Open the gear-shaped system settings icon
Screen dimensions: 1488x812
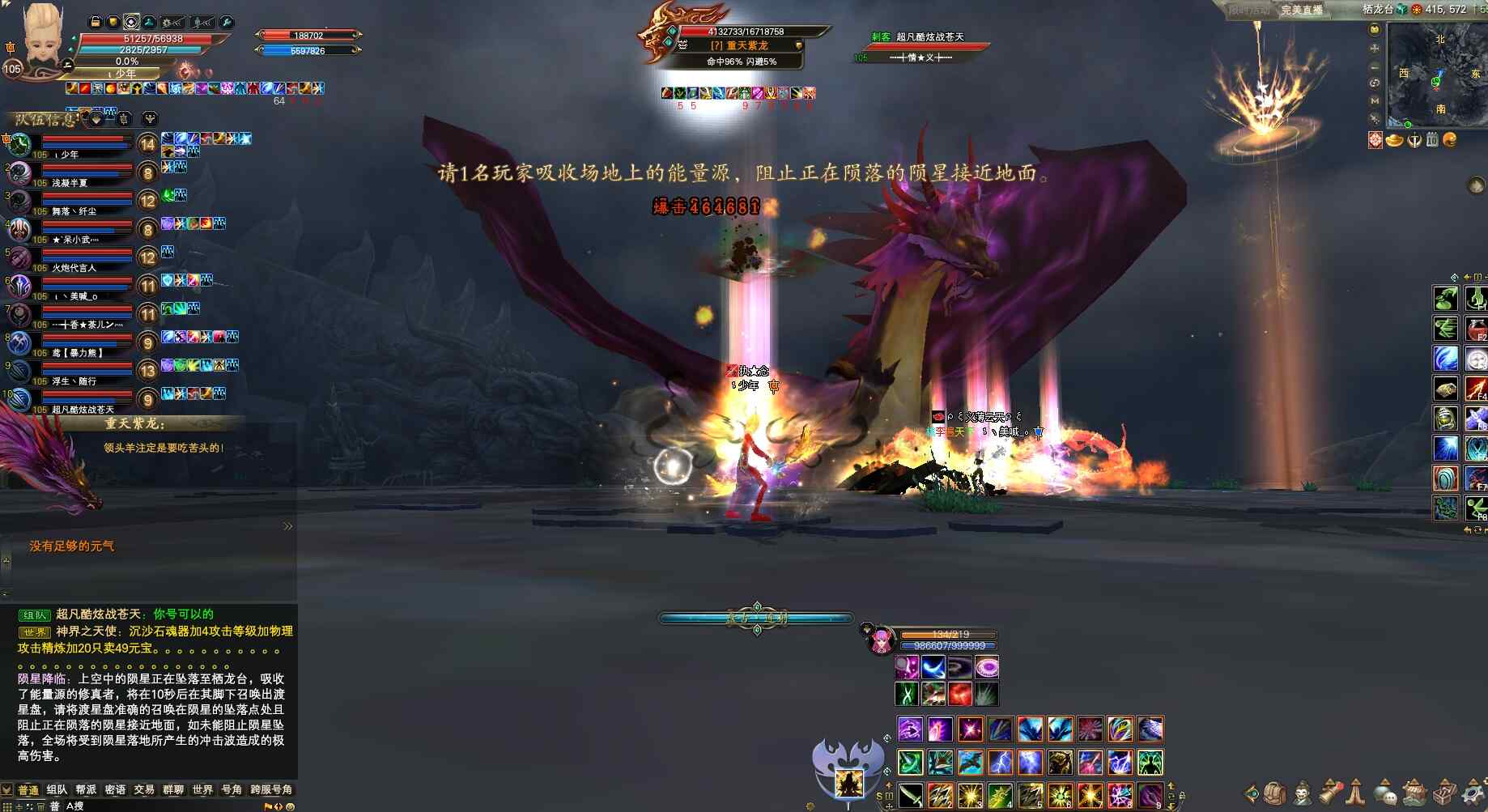pyautogui.click(x=1473, y=793)
